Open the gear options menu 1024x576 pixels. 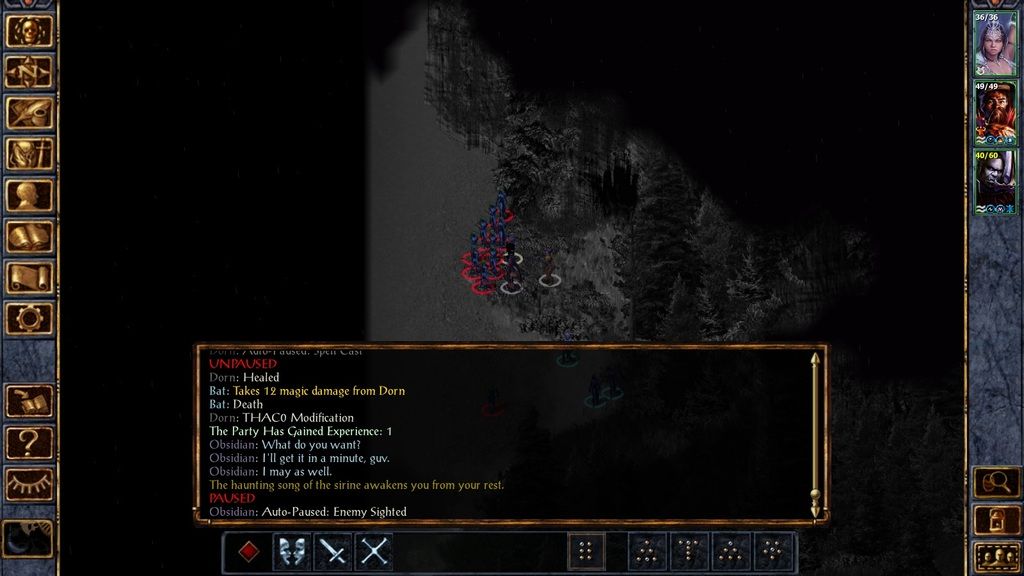29,318
